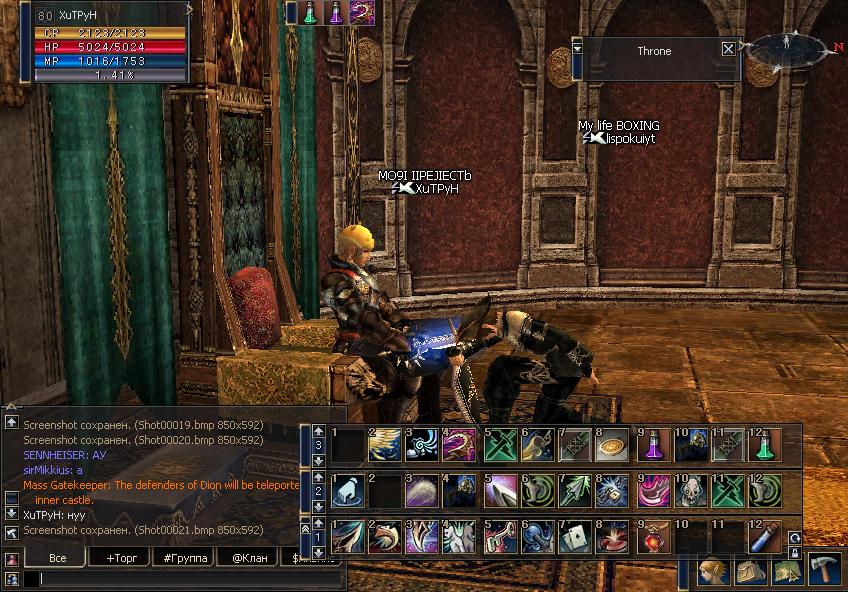
Task: Switch to the Все chat tab
Action: (56, 557)
